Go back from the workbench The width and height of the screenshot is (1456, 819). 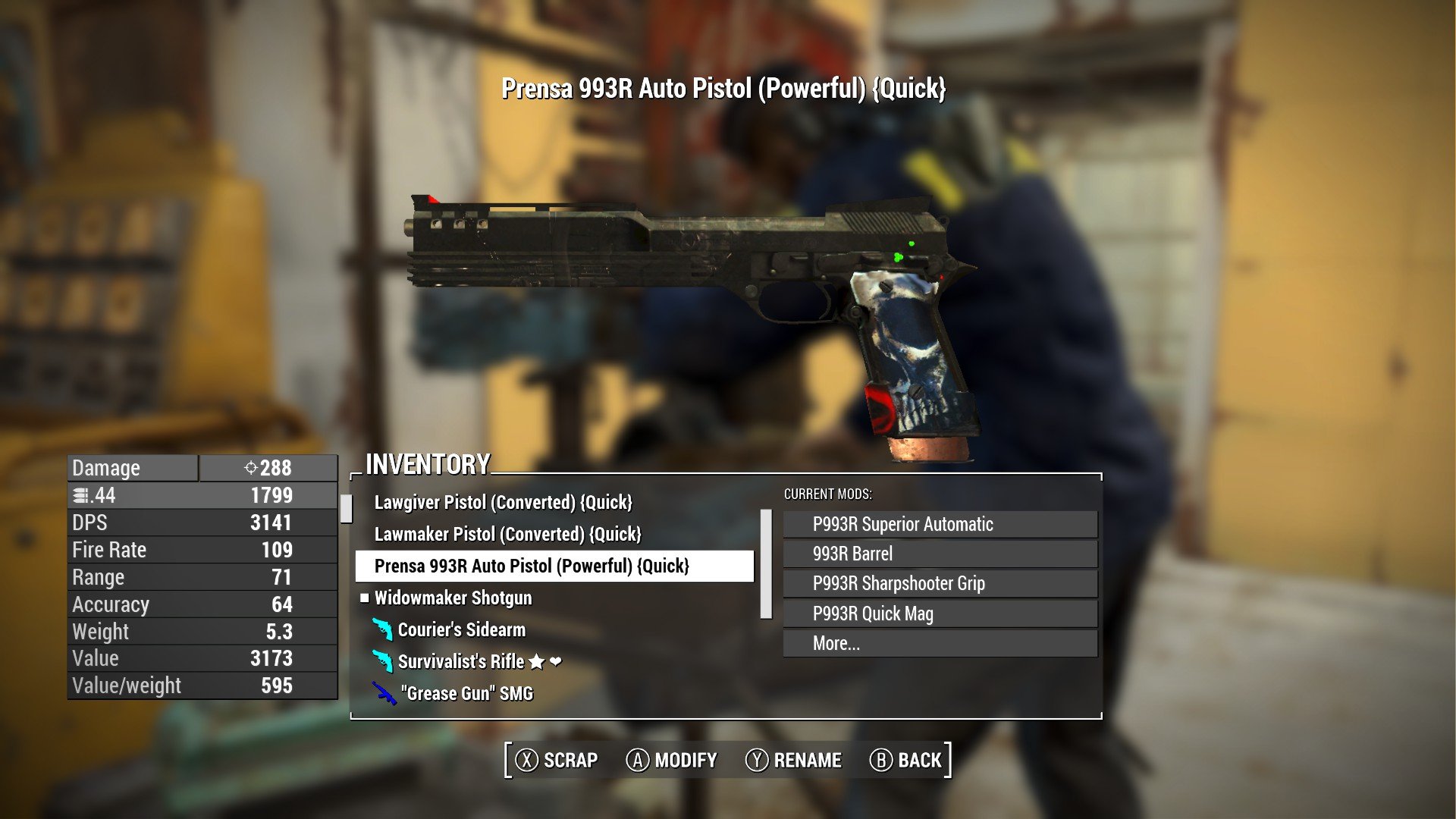click(x=905, y=760)
